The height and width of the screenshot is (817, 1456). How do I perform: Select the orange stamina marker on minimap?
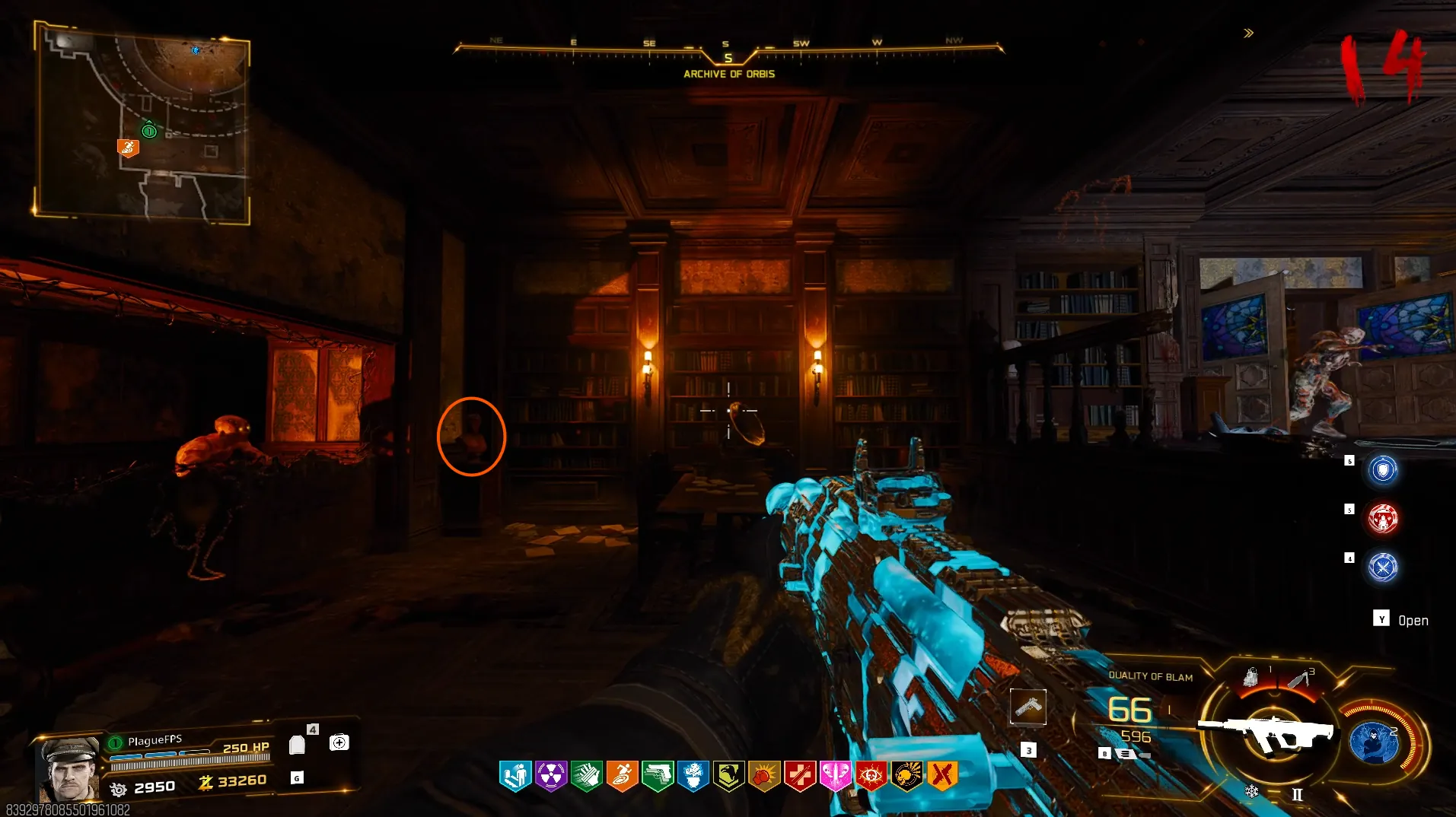click(x=128, y=147)
